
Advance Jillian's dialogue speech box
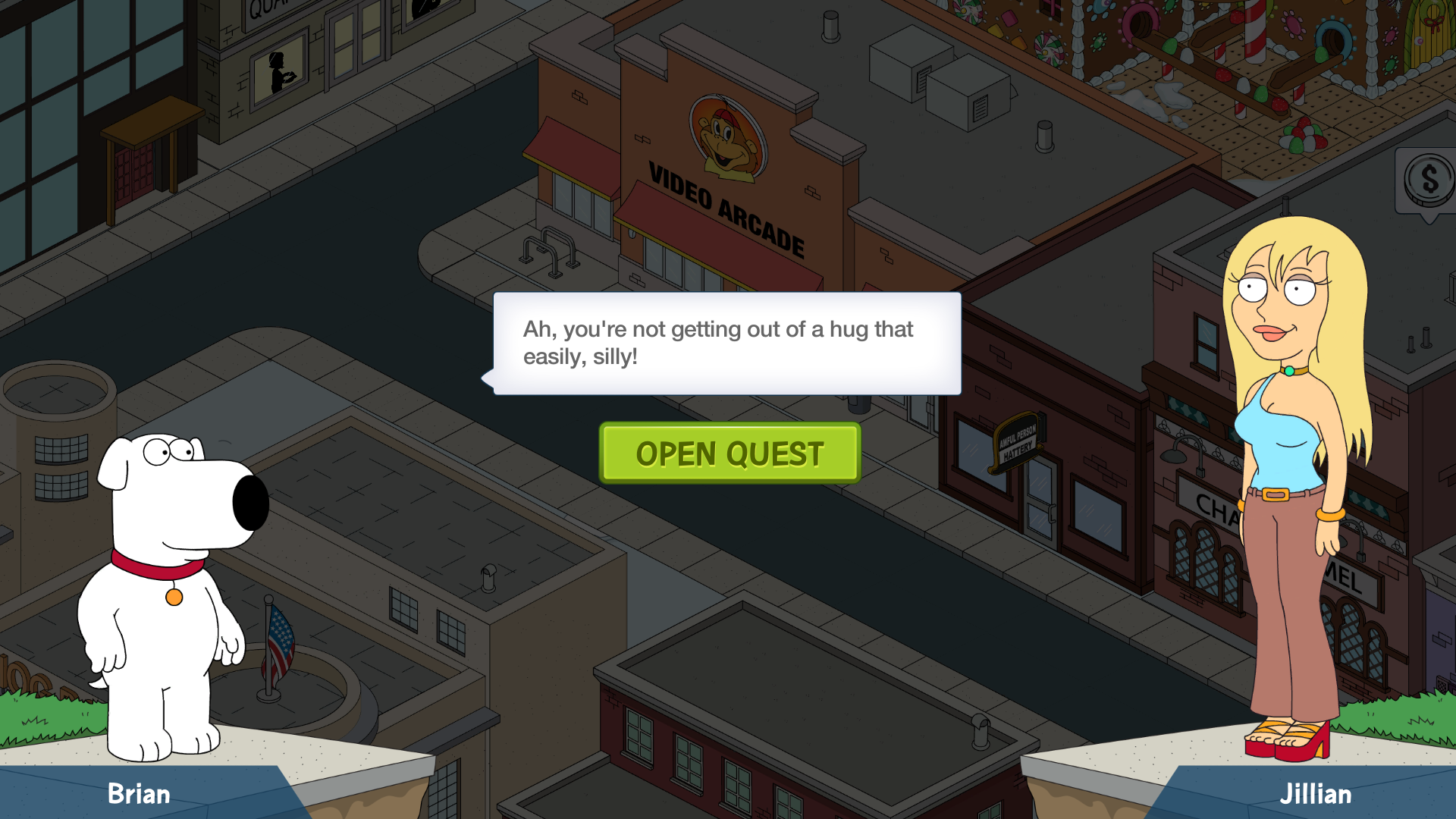[727, 344]
